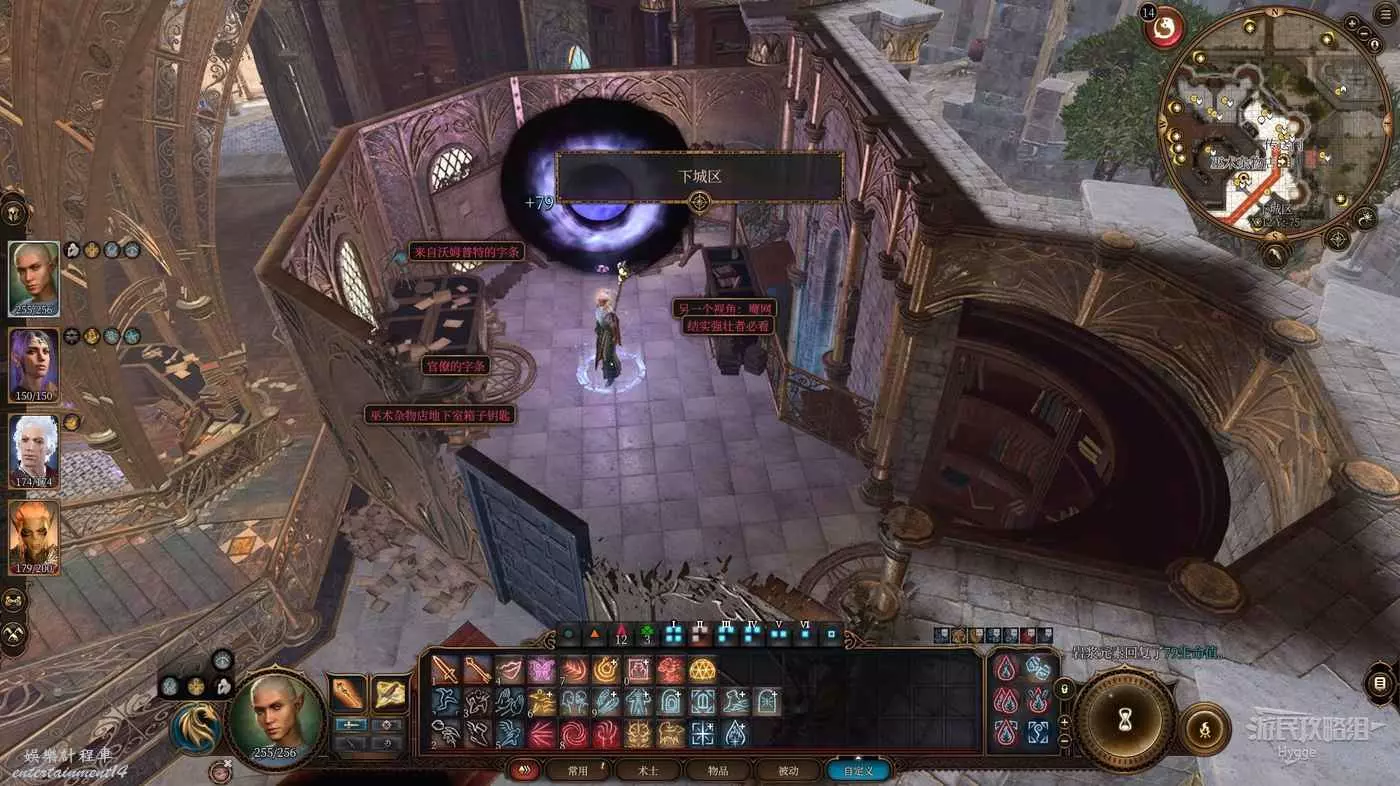The width and height of the screenshot is (1400, 786).
Task: Switch to the white-haired companion portrait
Action: point(34,449)
